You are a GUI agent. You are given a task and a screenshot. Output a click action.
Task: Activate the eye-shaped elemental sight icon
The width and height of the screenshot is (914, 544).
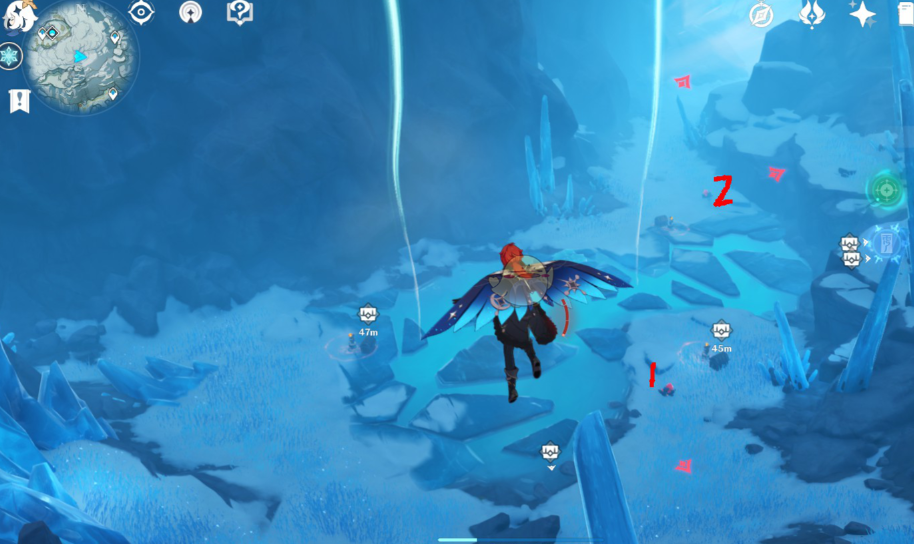(x=142, y=13)
